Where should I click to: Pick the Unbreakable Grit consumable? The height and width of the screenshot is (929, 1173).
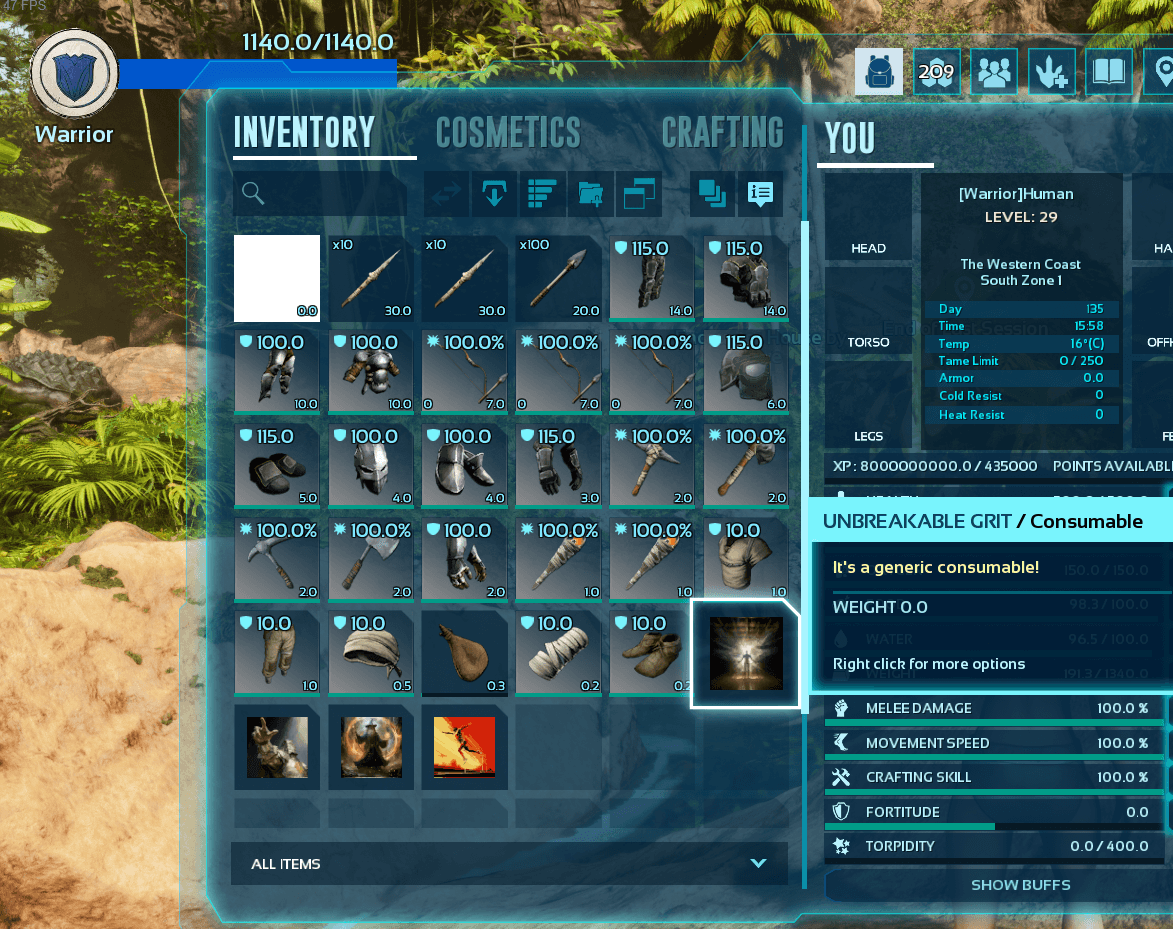pos(746,654)
